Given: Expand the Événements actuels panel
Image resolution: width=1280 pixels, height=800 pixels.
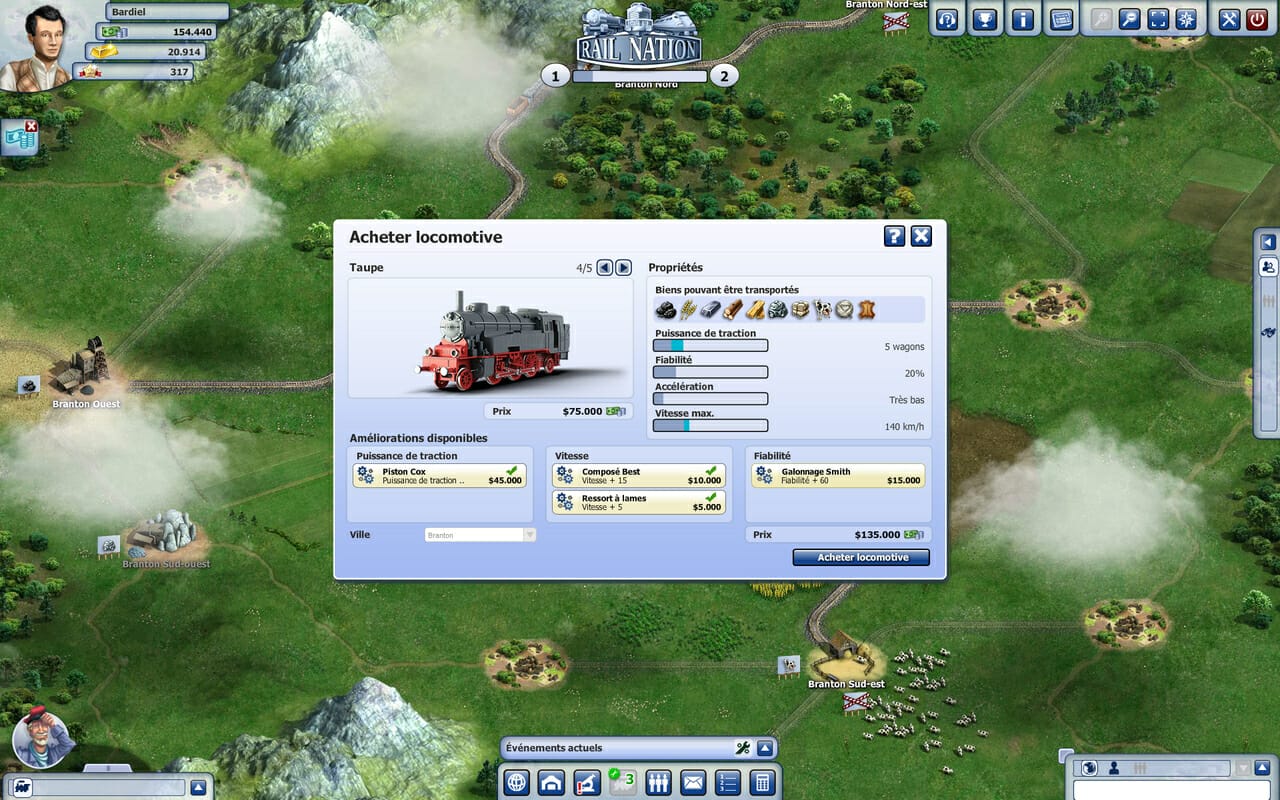Looking at the screenshot, I should coord(765,748).
